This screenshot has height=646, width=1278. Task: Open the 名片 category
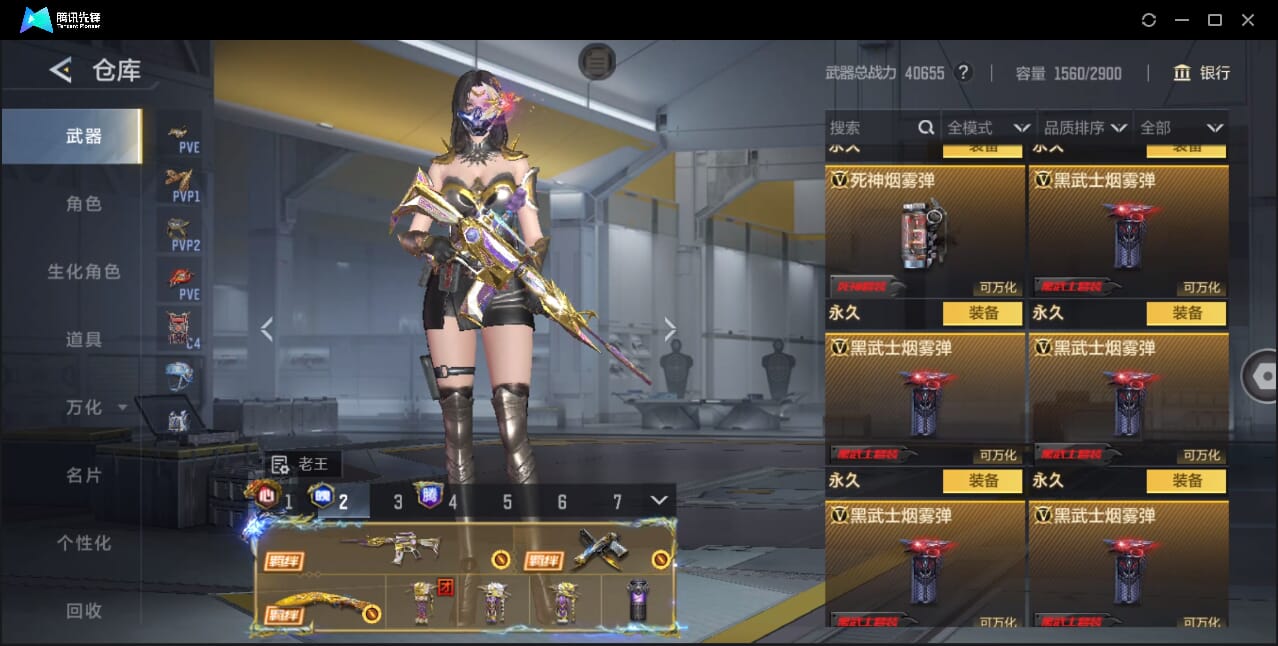tap(84, 476)
